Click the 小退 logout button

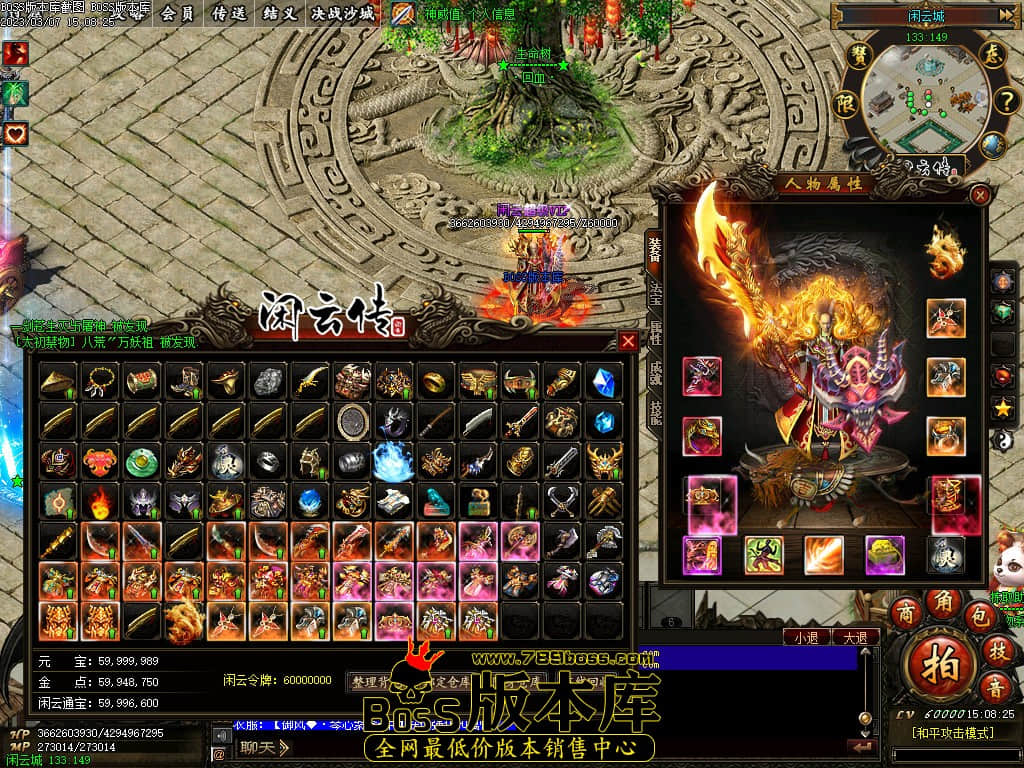[x=806, y=637]
